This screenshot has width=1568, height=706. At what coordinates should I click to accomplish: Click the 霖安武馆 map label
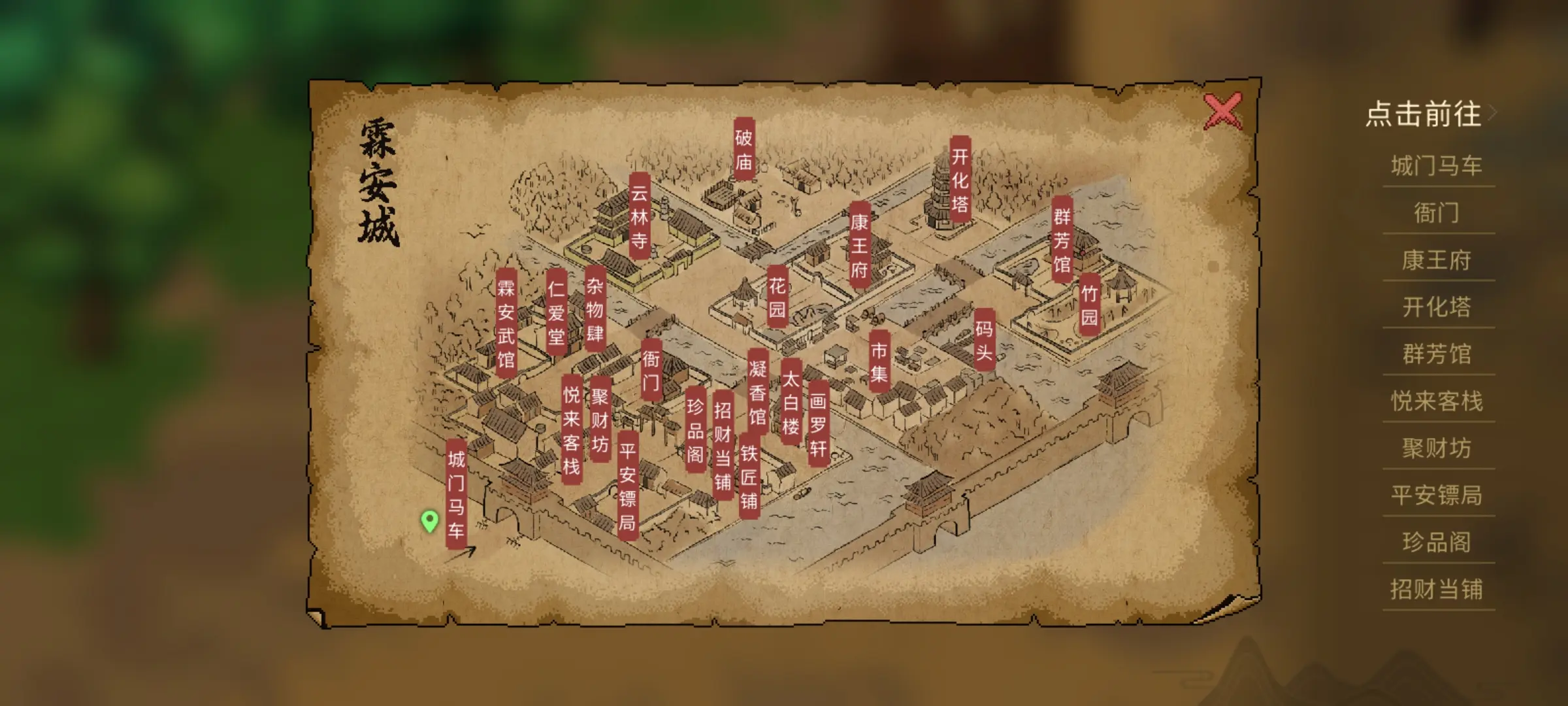click(506, 323)
